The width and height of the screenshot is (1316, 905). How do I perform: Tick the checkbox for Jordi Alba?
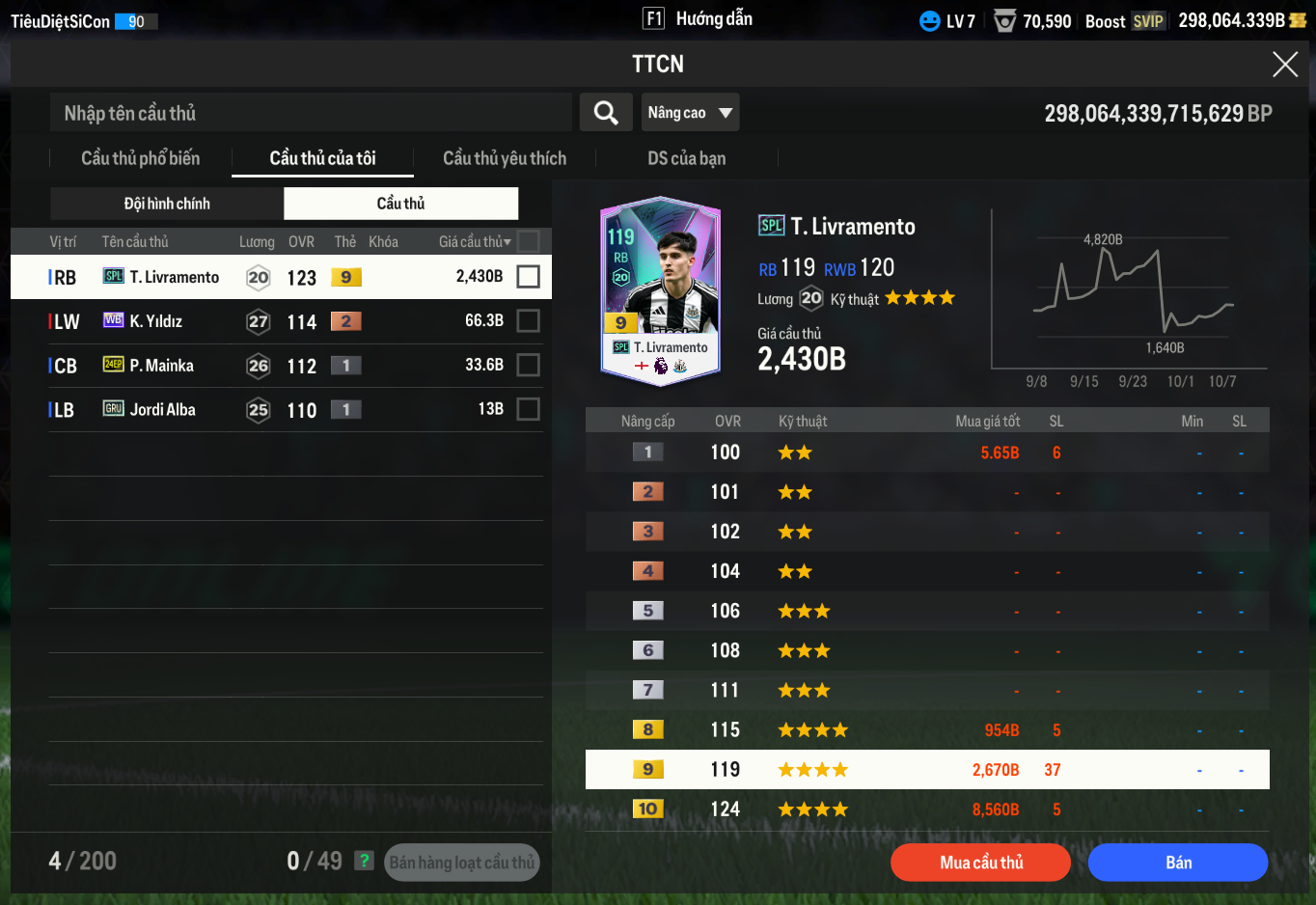tap(528, 409)
